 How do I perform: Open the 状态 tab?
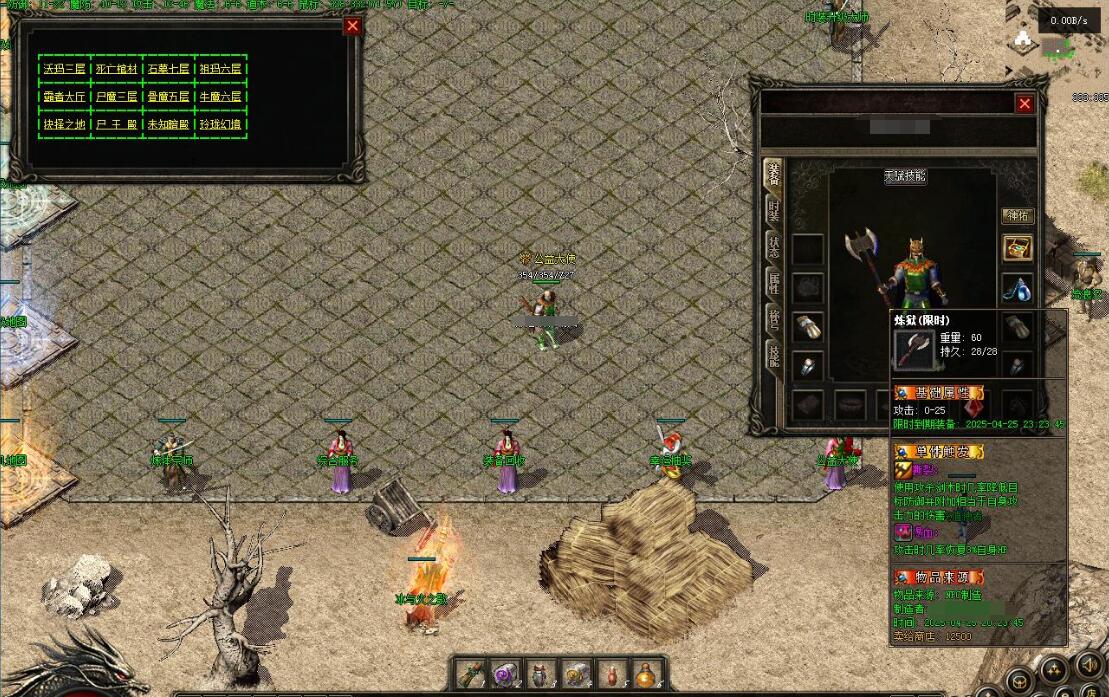tap(773, 246)
